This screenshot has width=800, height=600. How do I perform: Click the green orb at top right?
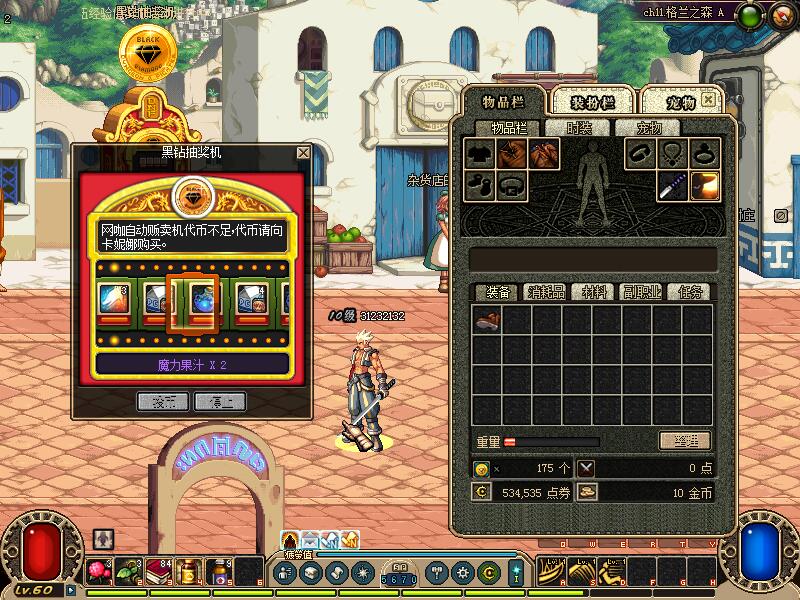pyautogui.click(x=752, y=14)
